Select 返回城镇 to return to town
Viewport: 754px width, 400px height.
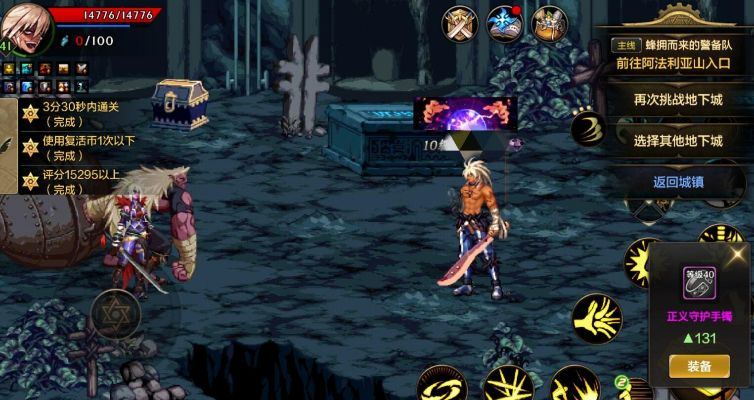(x=677, y=182)
